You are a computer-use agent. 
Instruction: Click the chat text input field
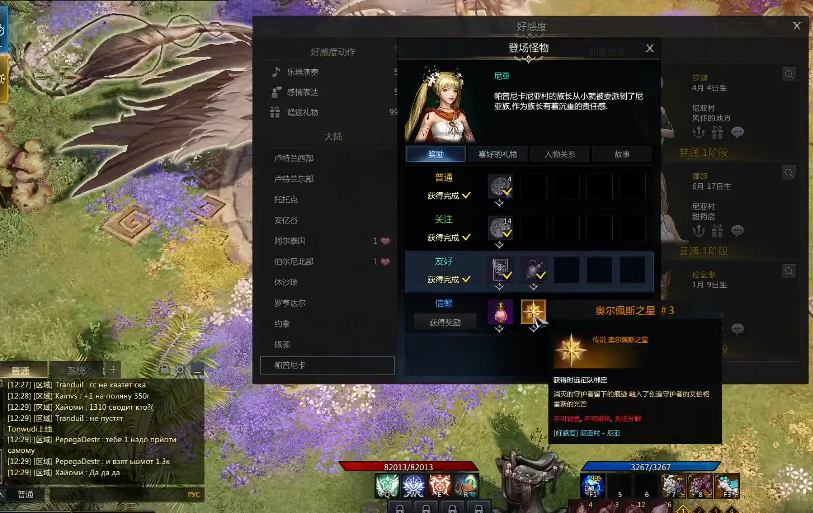[x=110, y=494]
